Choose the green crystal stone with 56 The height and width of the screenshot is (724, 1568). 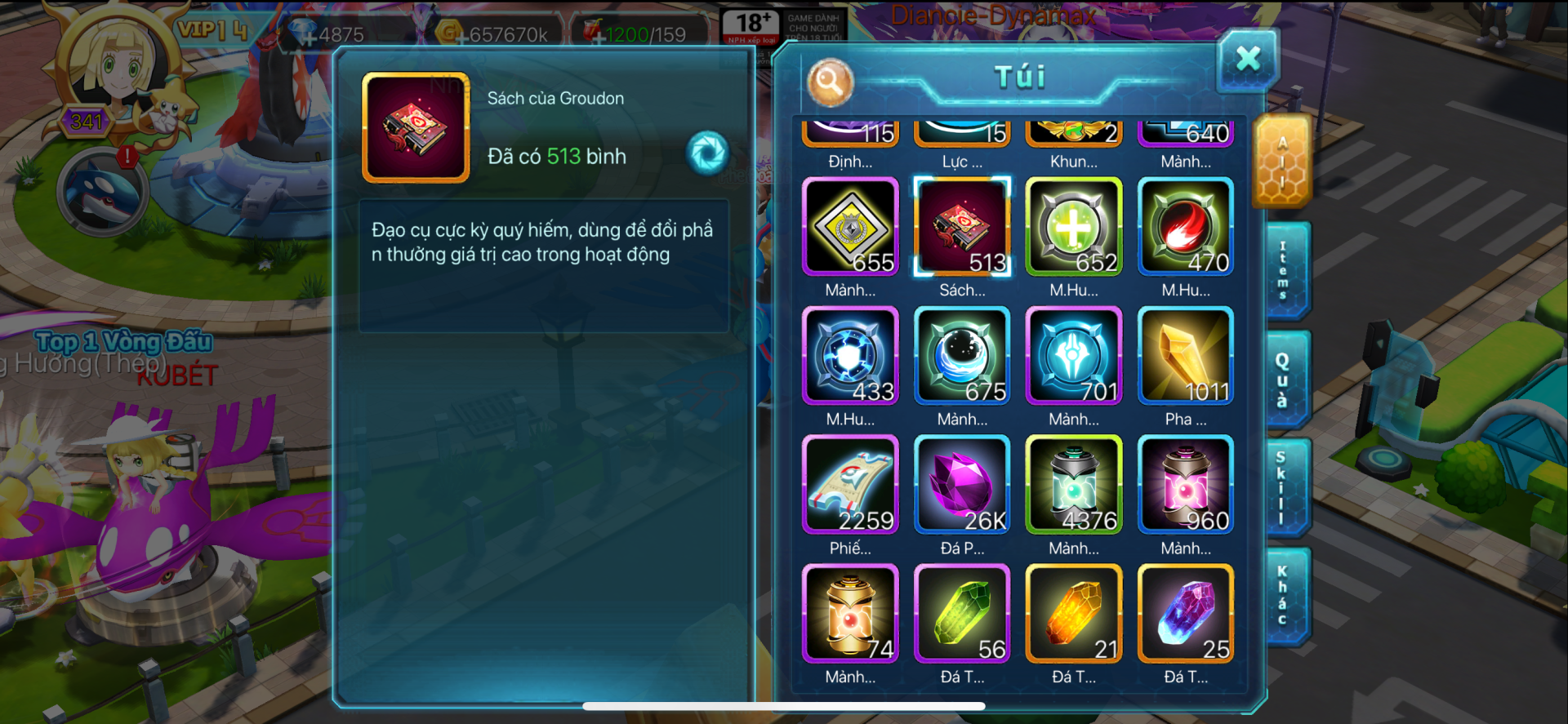pyautogui.click(x=962, y=614)
